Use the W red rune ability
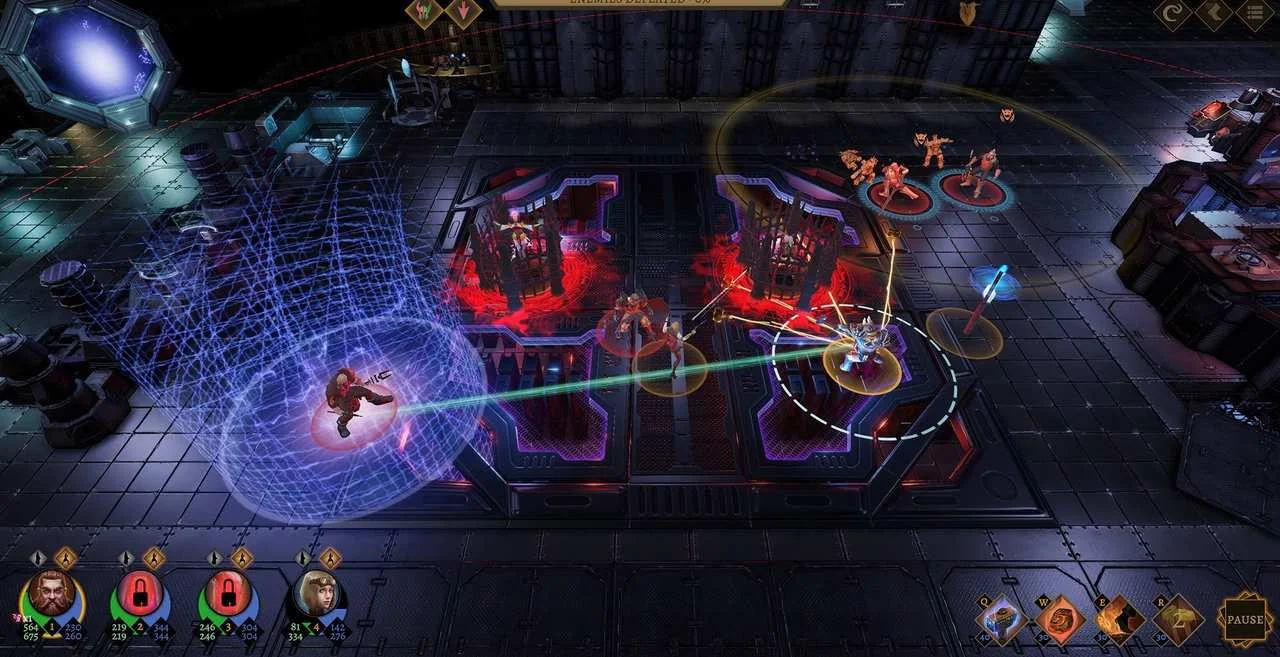This screenshot has height=657, width=1280. point(1060,620)
